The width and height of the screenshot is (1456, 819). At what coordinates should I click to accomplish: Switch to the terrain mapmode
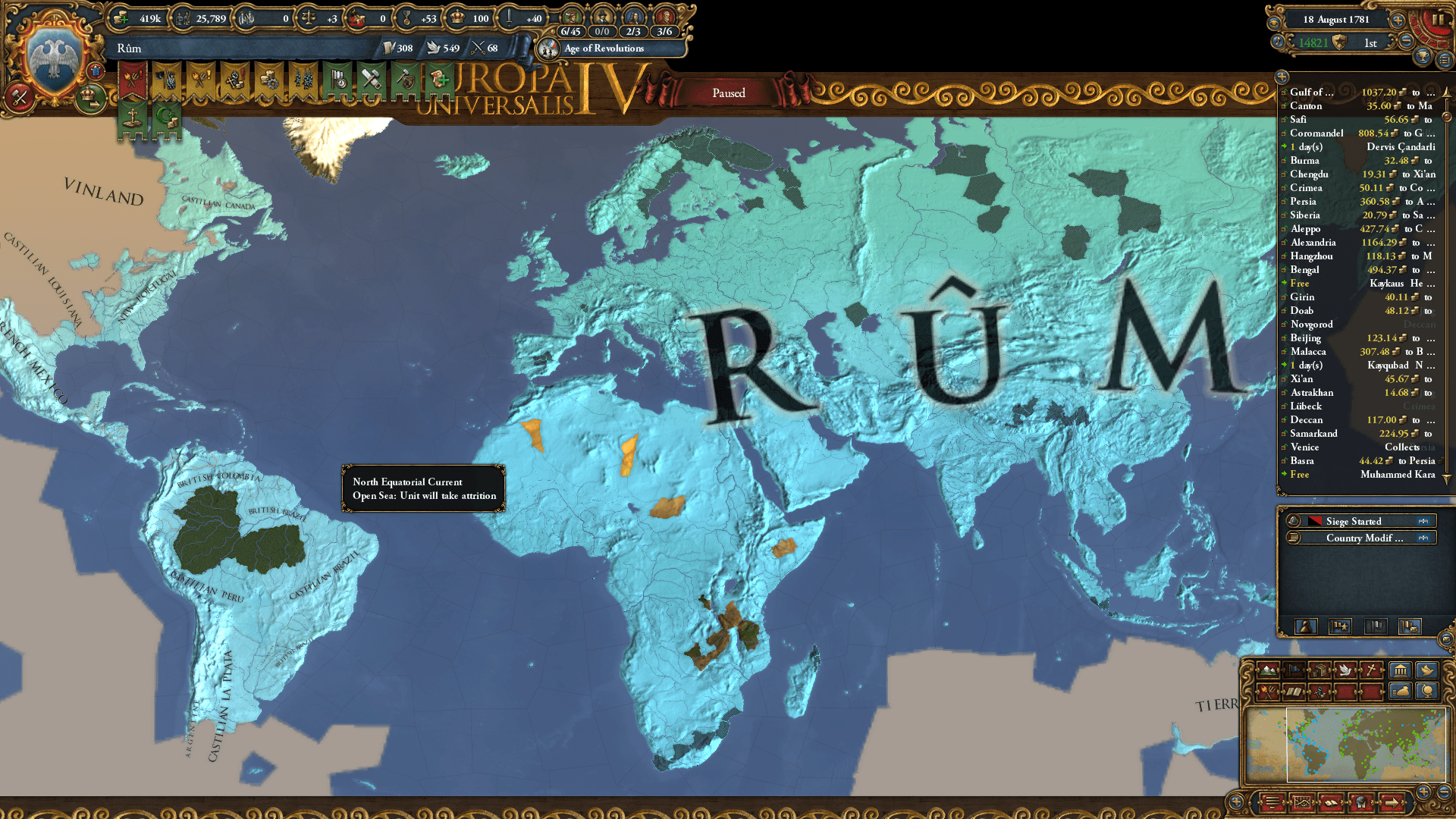(x=1268, y=670)
